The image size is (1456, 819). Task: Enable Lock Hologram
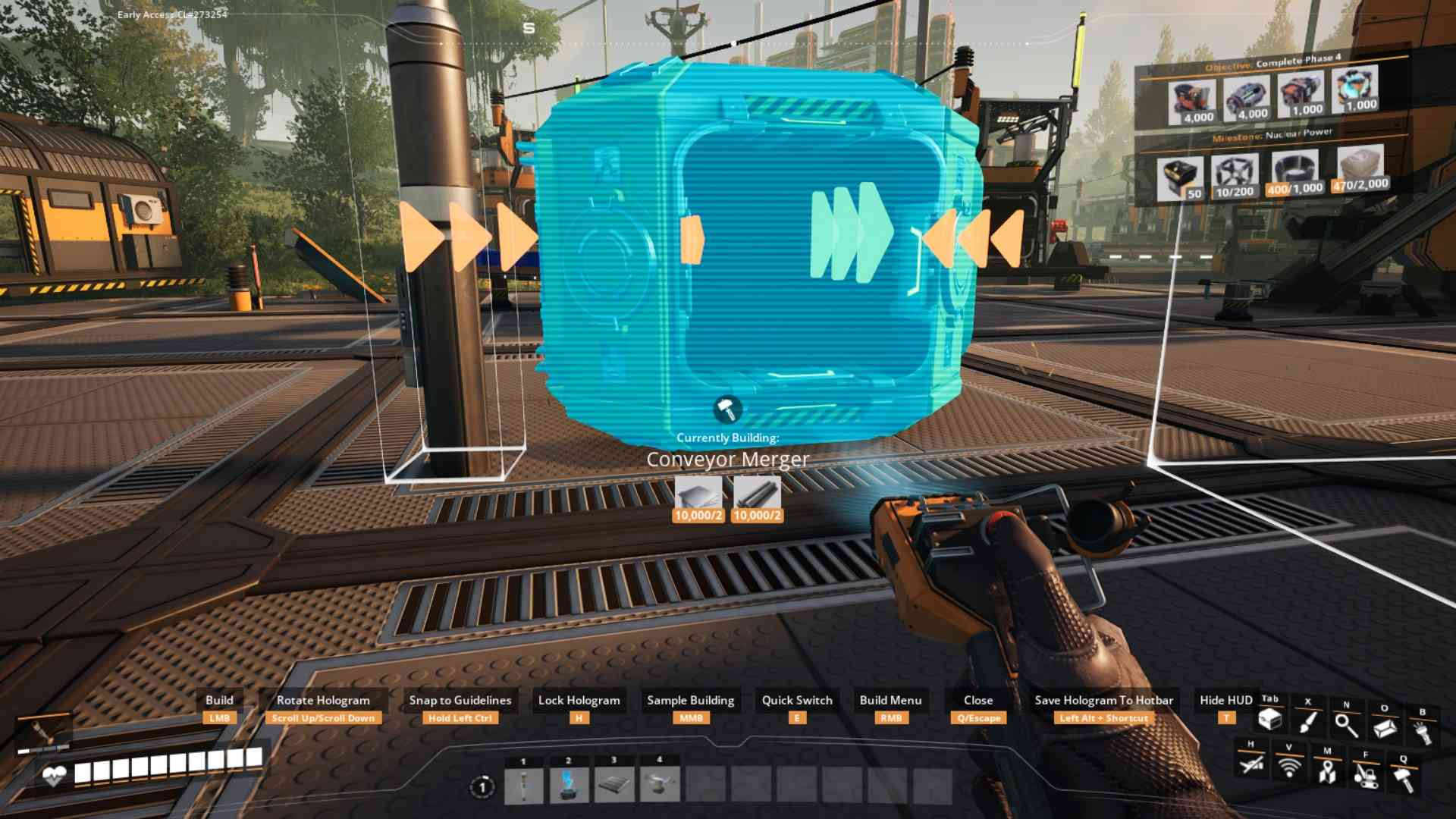click(579, 700)
